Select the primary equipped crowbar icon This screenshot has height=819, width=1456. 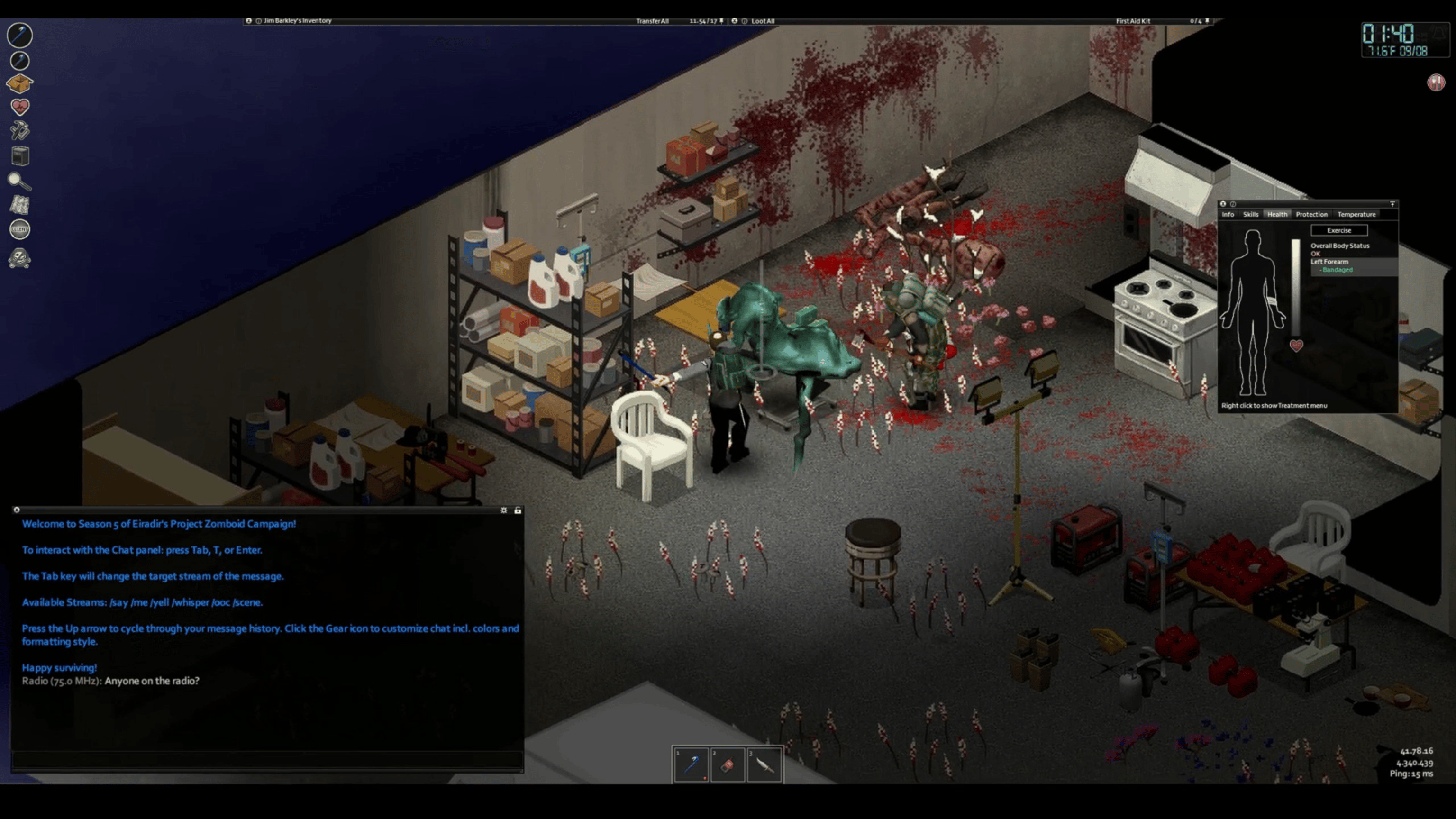20,35
